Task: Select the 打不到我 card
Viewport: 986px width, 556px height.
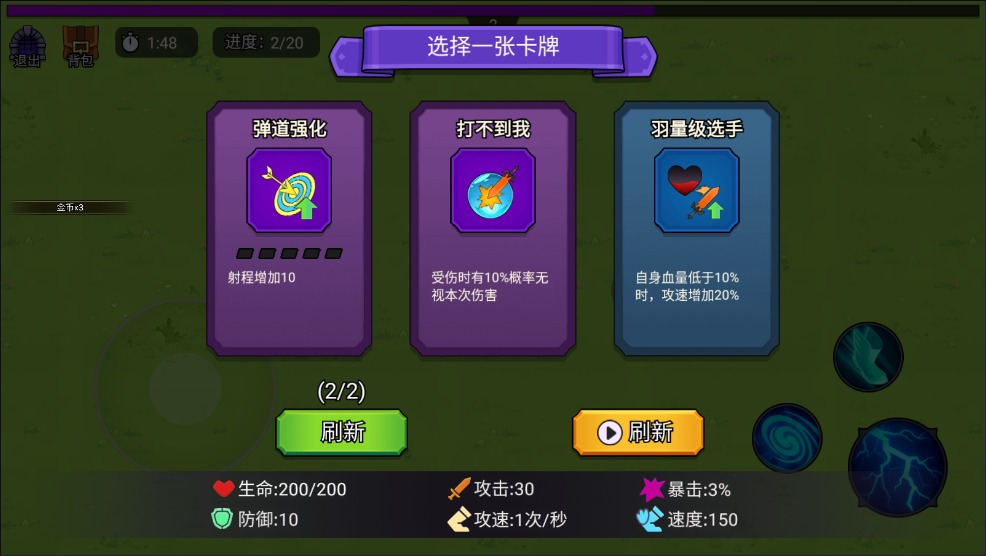Action: [x=492, y=228]
